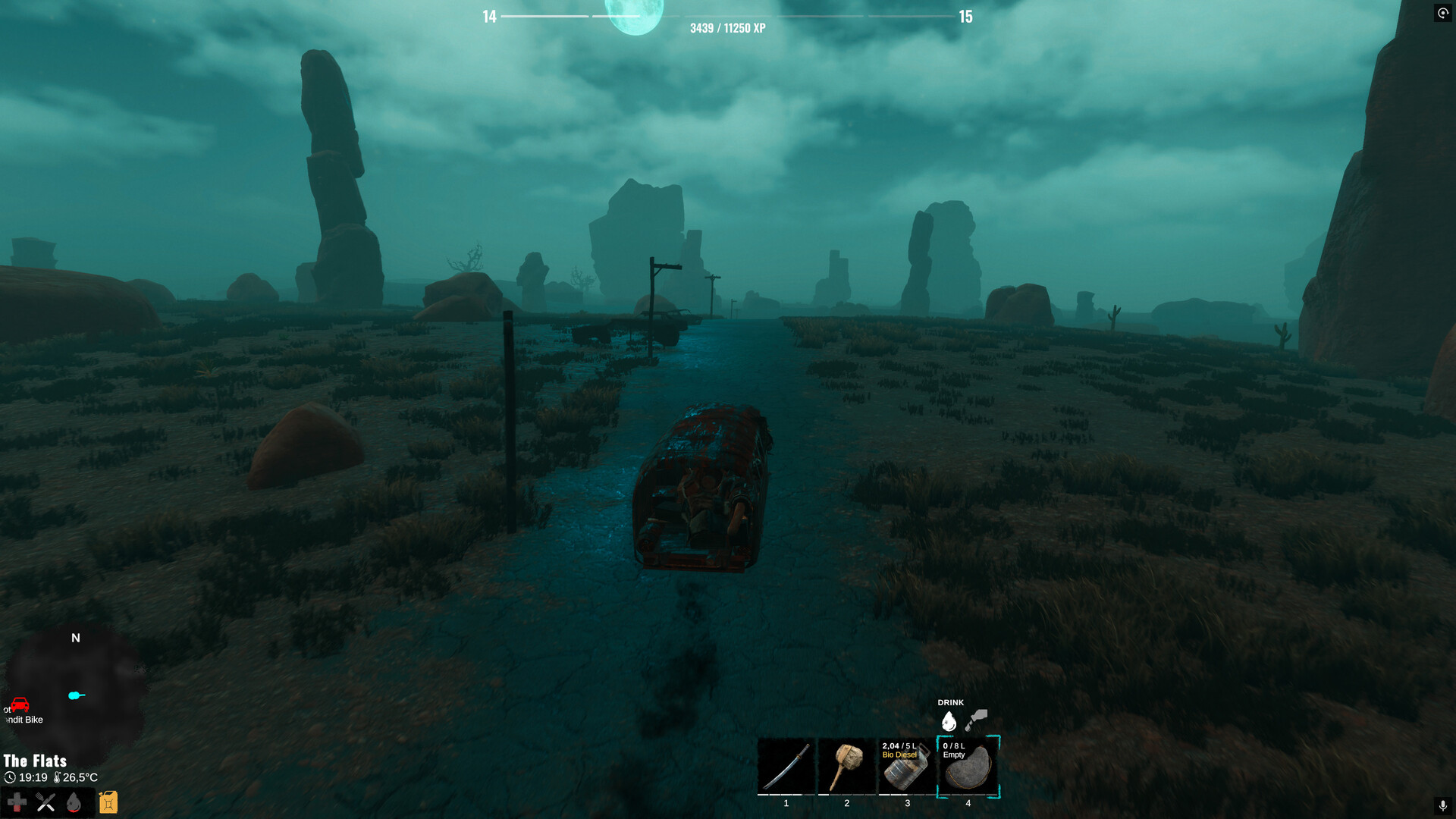Choose the Bio Diesel jerrycan slot

(x=907, y=767)
